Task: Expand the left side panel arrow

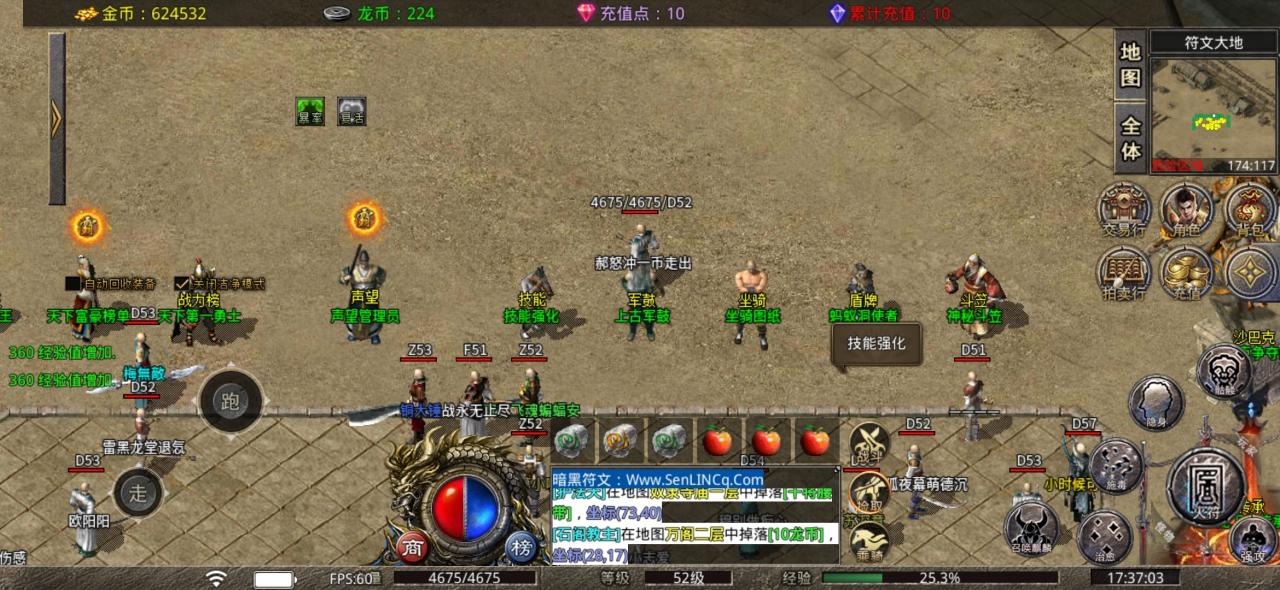Action: (57, 119)
